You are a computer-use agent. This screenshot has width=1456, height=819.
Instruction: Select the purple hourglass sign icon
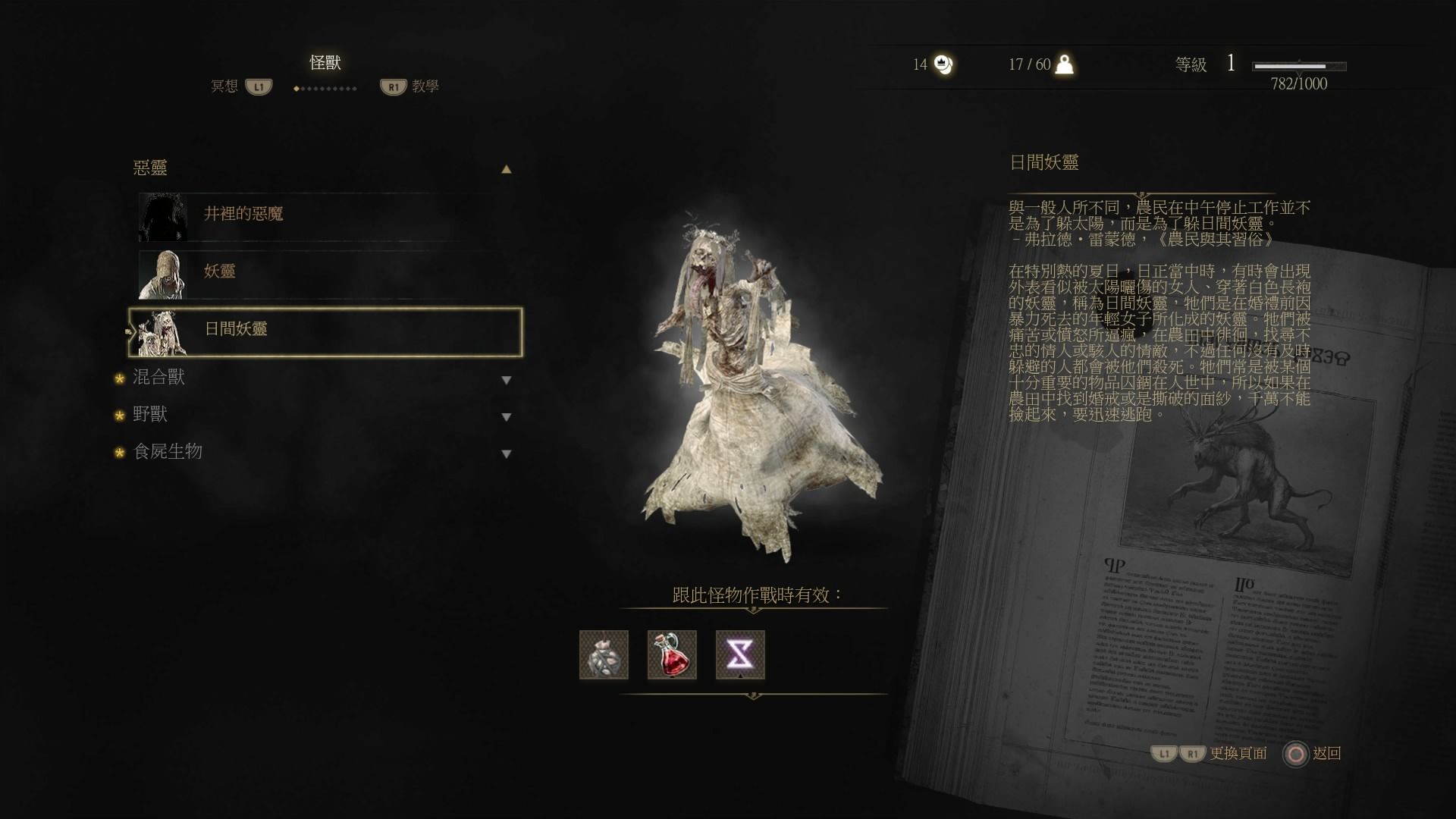pyautogui.click(x=740, y=654)
